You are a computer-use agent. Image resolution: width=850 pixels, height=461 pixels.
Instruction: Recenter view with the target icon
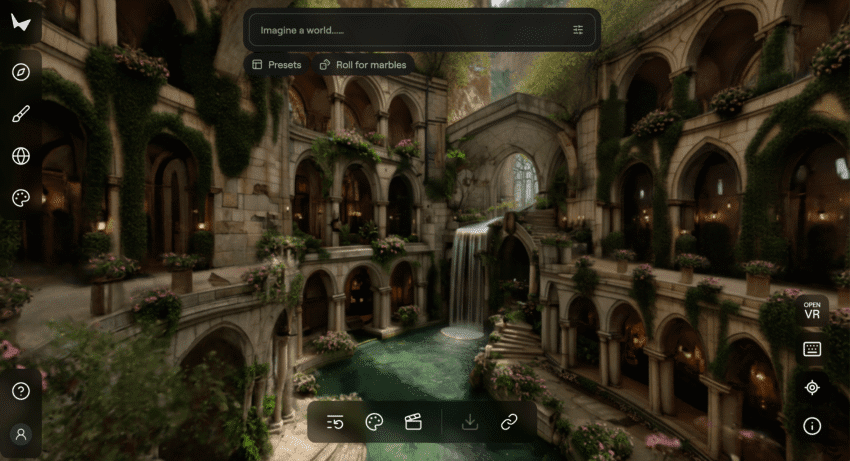812,387
